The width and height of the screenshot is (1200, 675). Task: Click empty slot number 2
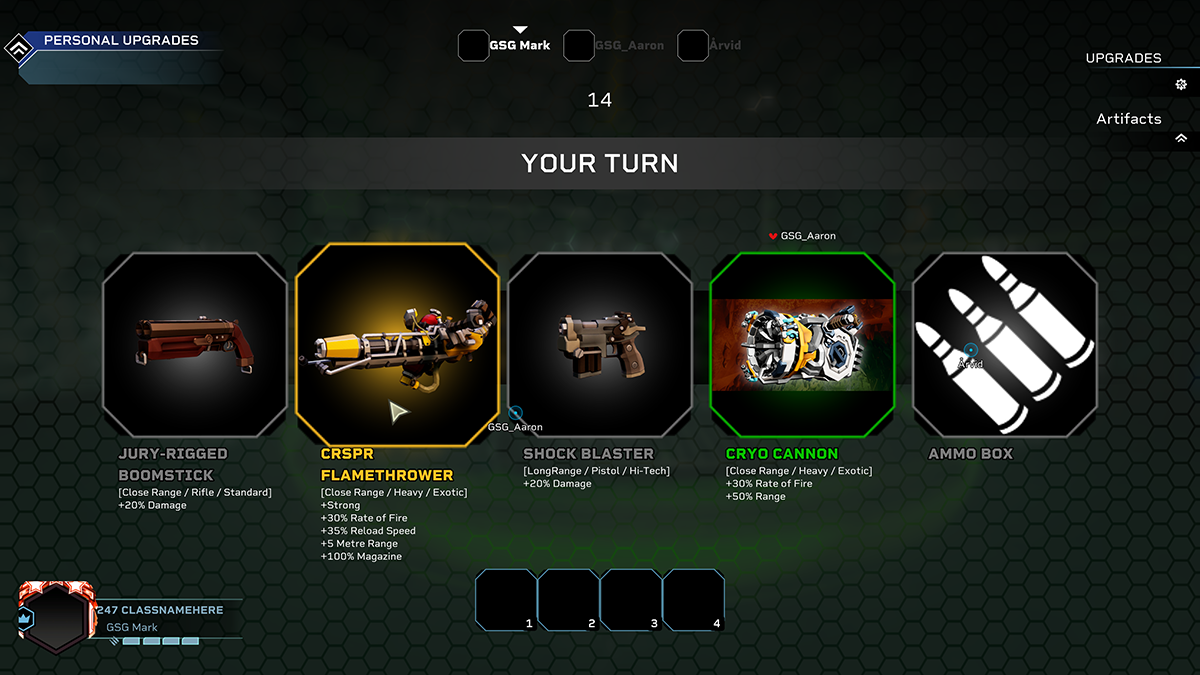coord(568,600)
